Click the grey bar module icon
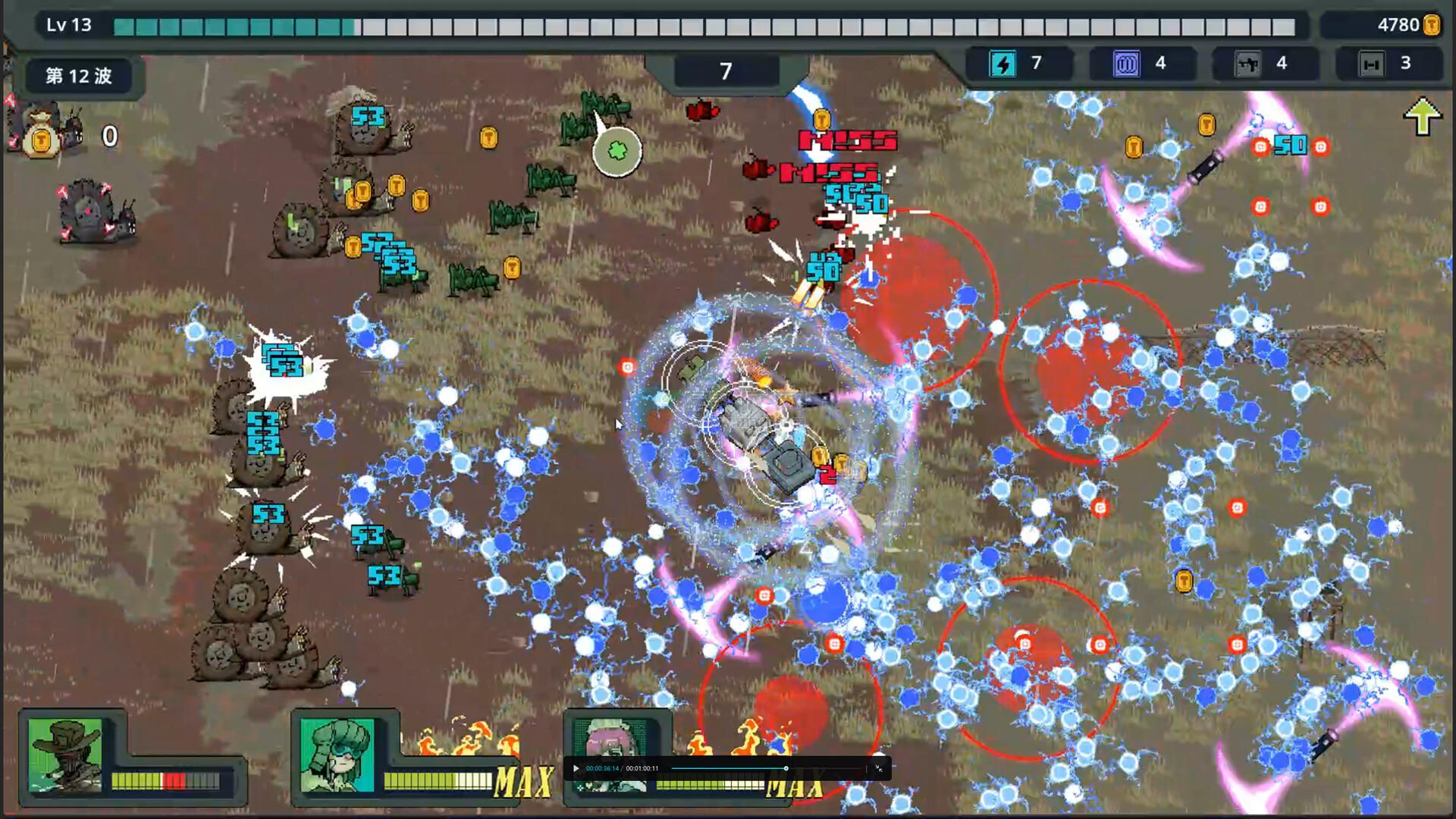This screenshot has height=819, width=1456. [x=1371, y=64]
